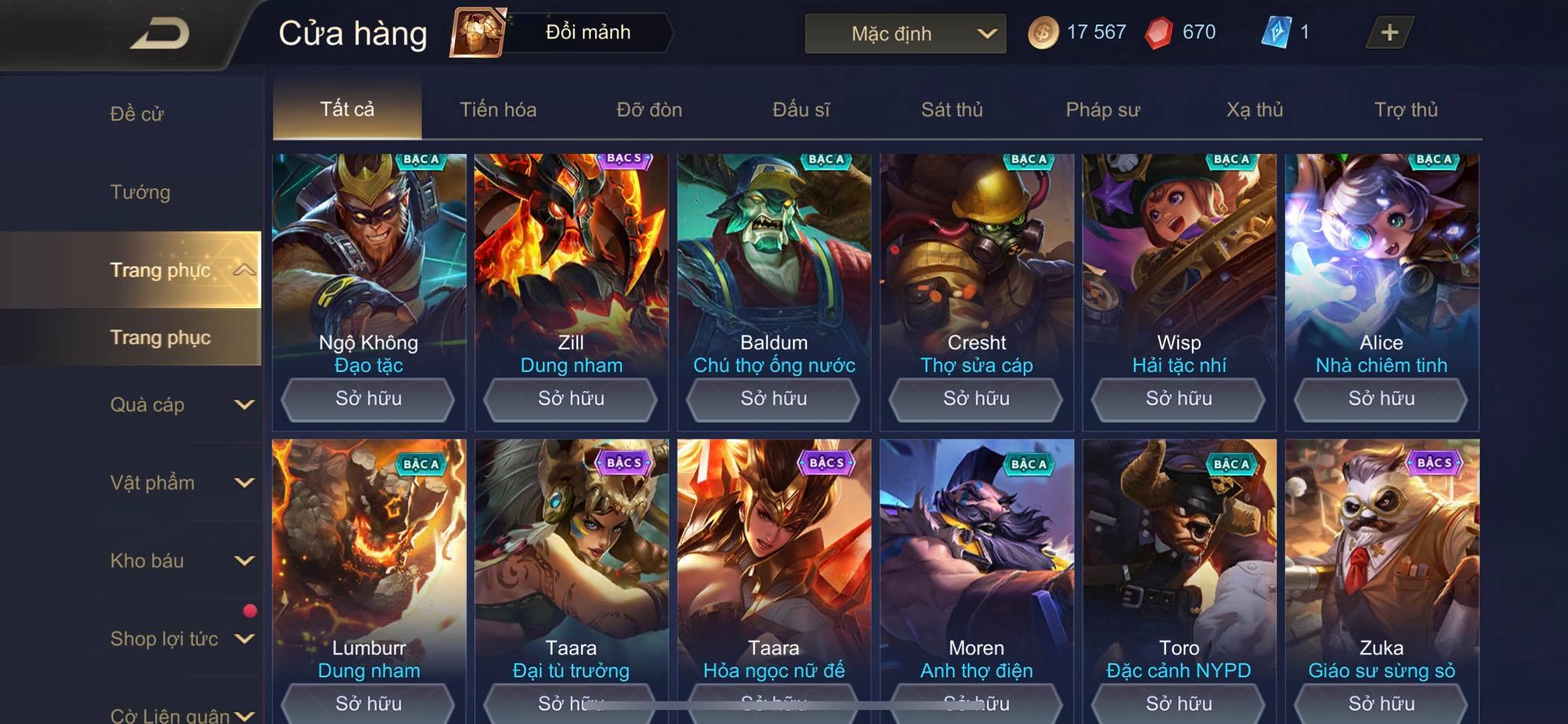
Task: Open the Mặc định sort dropdown
Action: coord(905,34)
